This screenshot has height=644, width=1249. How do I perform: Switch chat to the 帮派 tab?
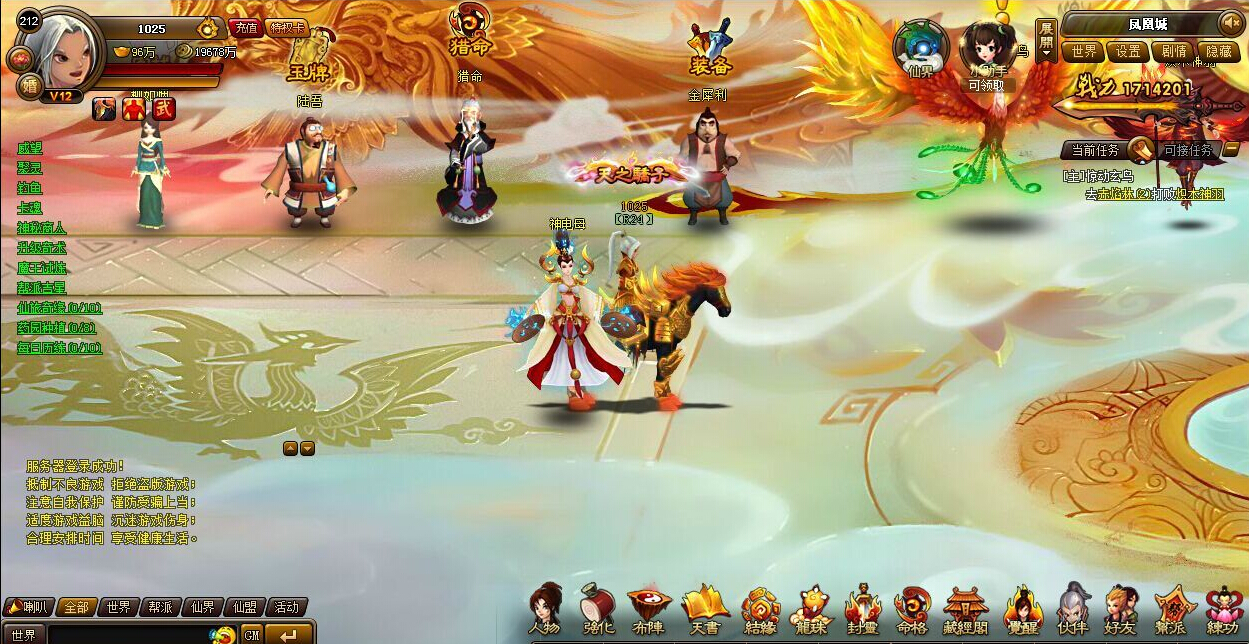click(x=160, y=607)
